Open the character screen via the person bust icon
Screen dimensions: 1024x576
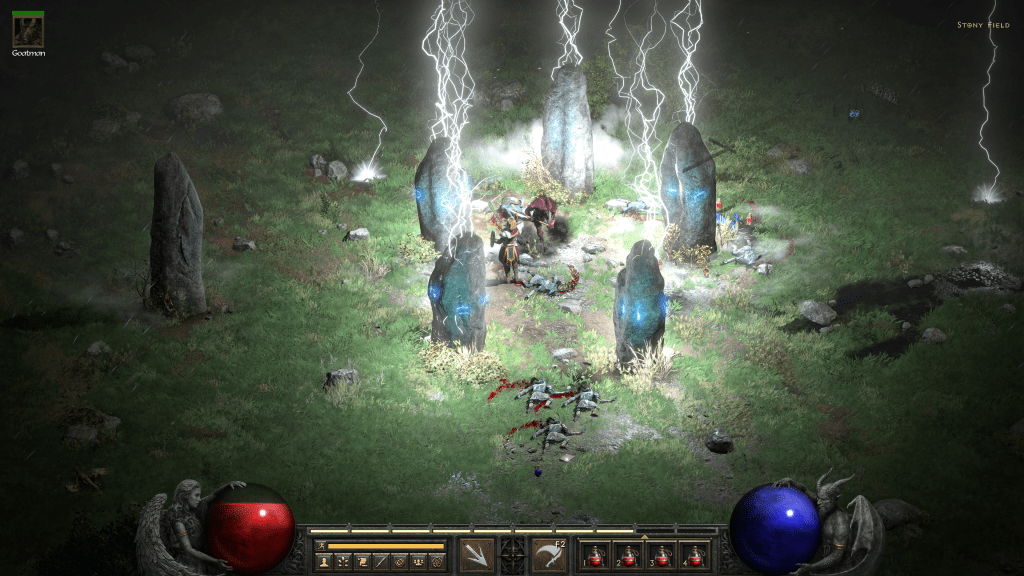coord(324,563)
